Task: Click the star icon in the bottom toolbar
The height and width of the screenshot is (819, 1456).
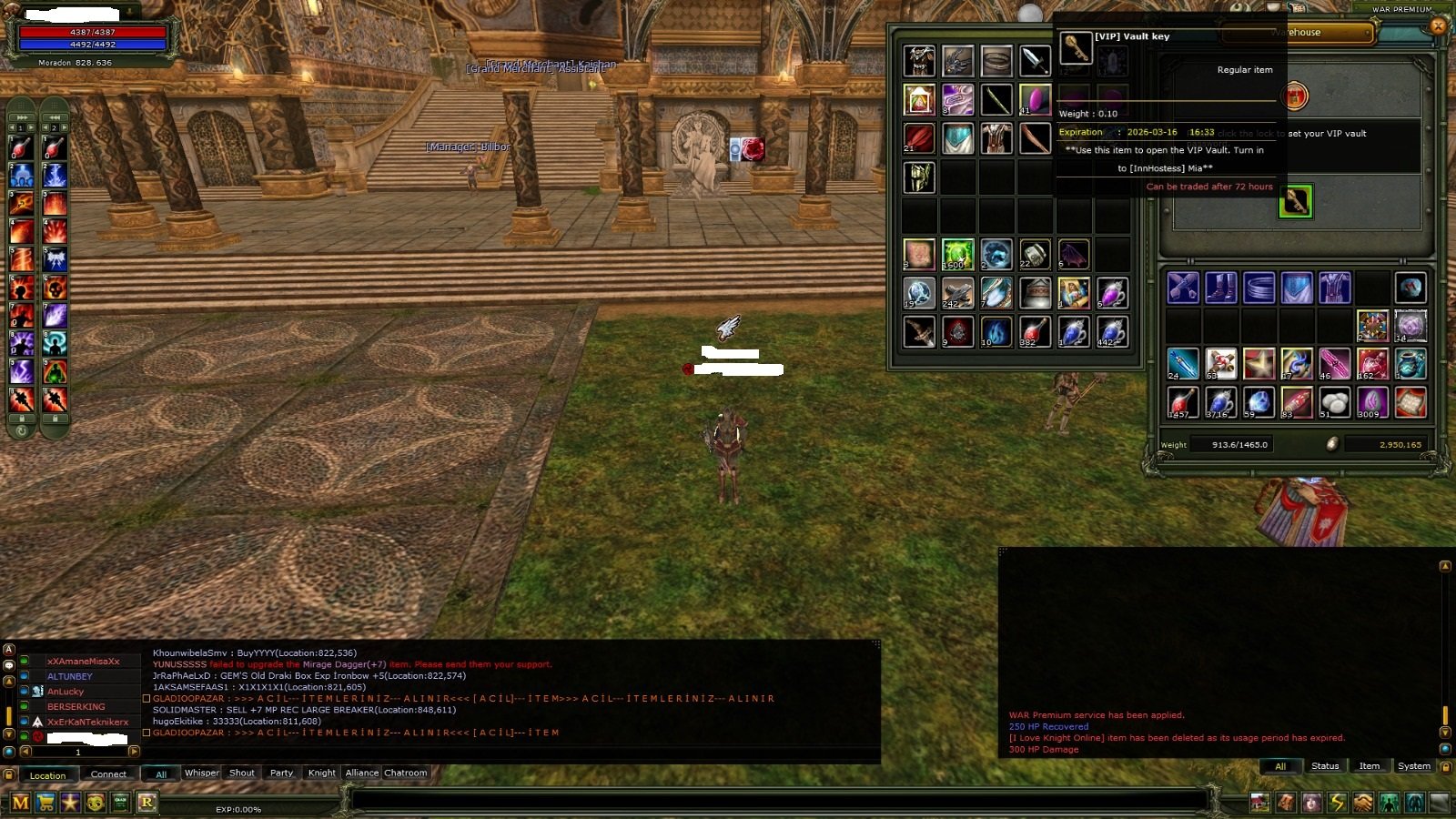Action: pyautogui.click(x=70, y=803)
